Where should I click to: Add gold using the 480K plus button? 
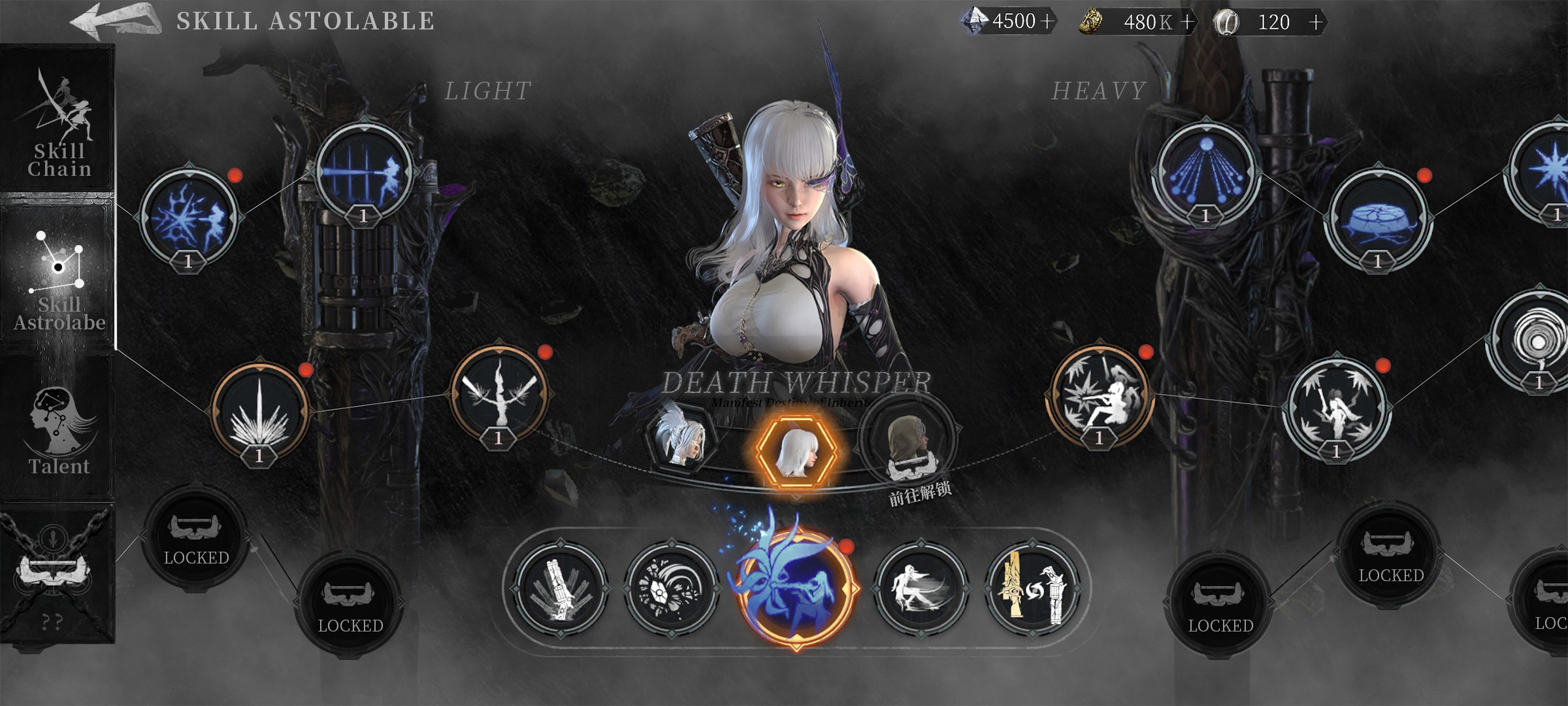[1188, 22]
